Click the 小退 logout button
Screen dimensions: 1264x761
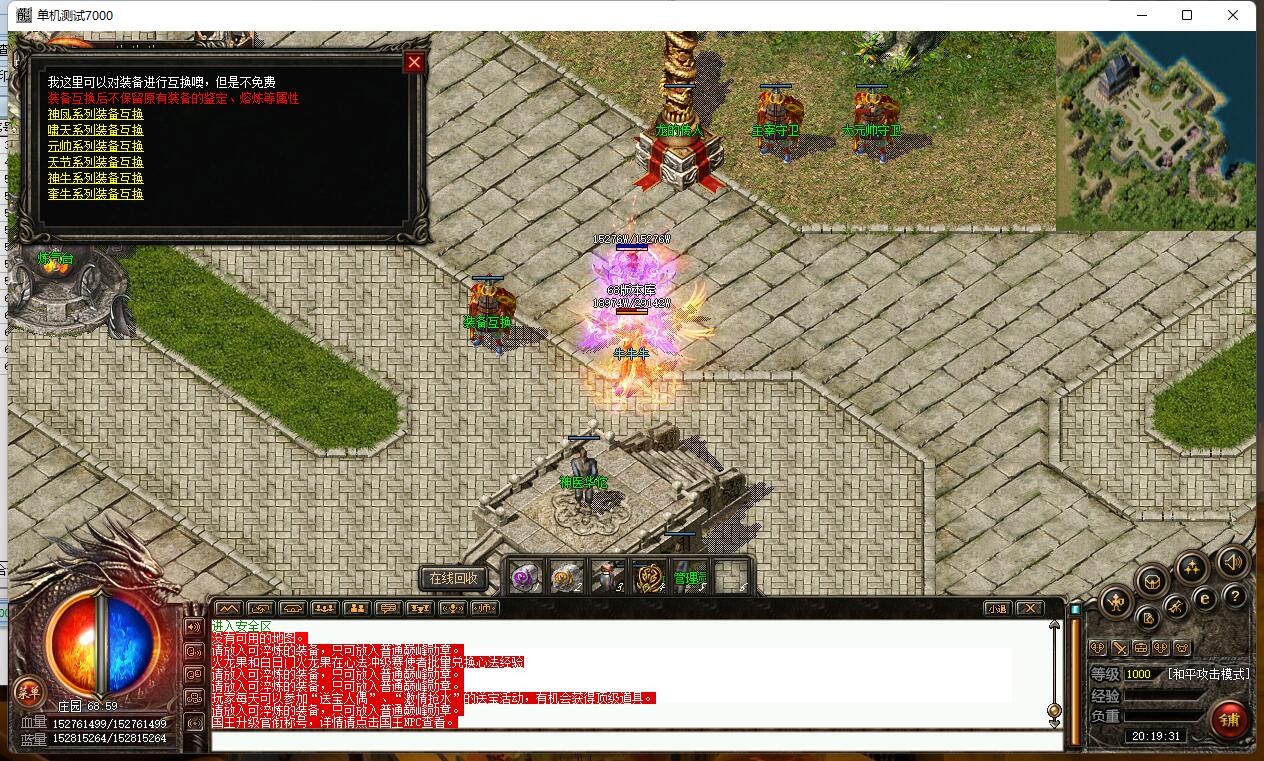[997, 608]
